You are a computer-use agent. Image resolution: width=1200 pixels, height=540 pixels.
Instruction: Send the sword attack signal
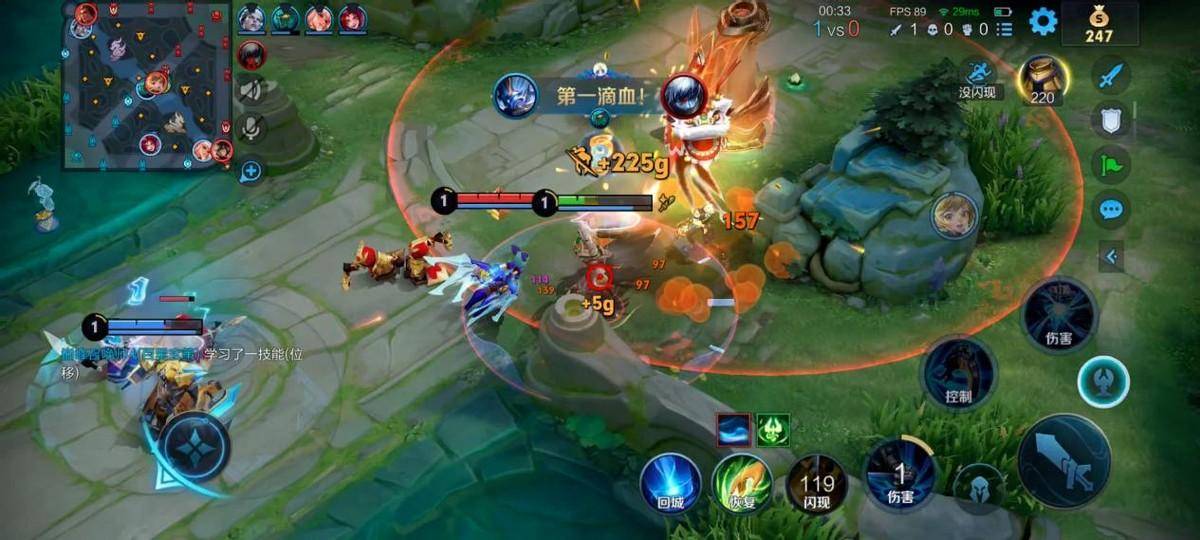click(1110, 75)
